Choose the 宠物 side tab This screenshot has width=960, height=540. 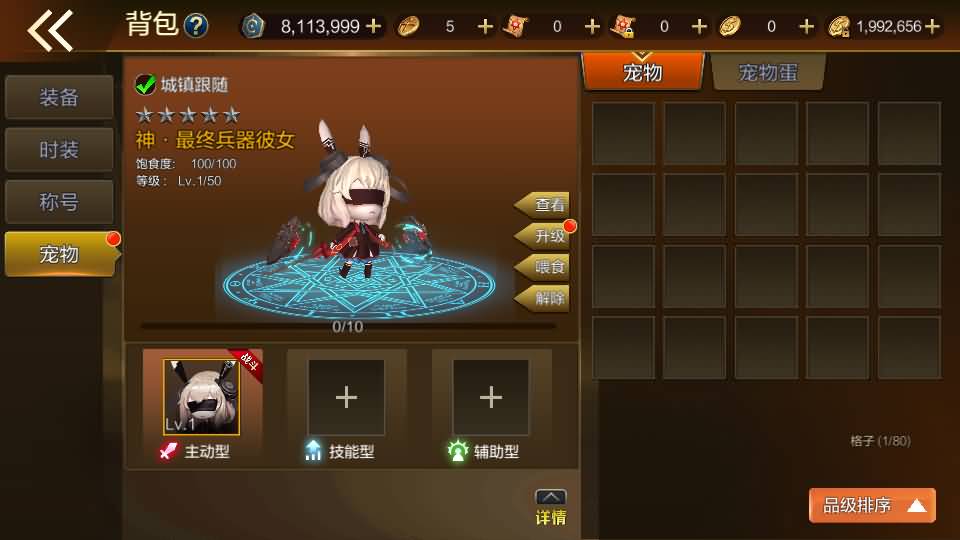click(x=59, y=254)
